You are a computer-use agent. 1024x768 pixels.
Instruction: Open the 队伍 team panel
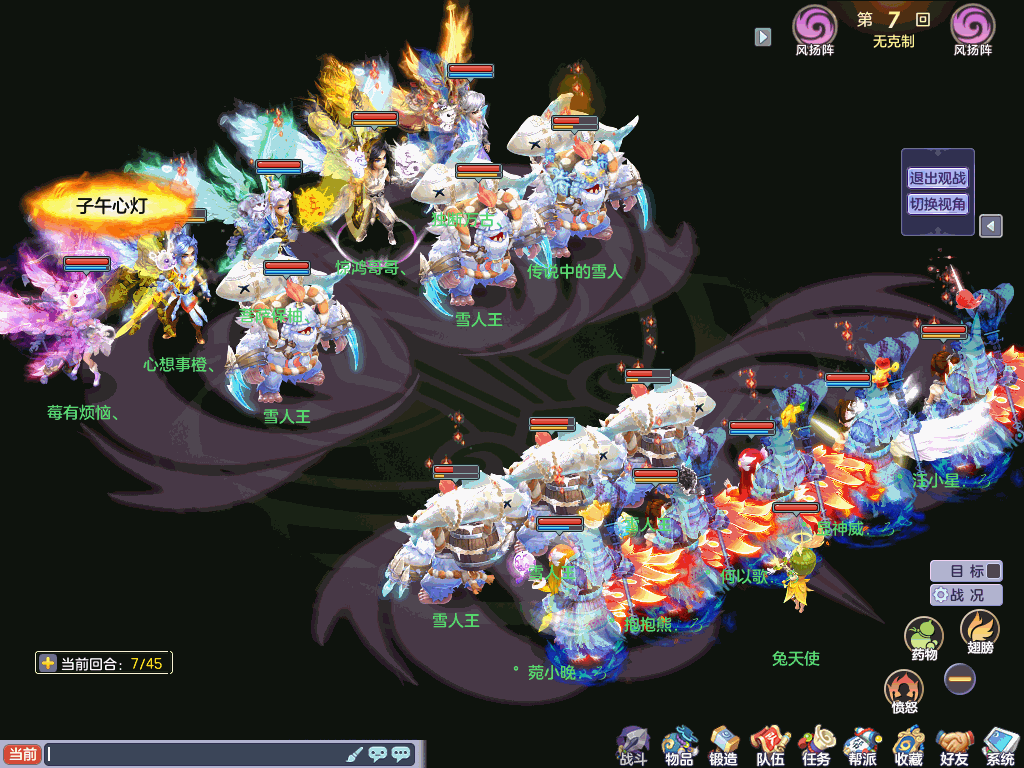pyautogui.click(x=770, y=745)
